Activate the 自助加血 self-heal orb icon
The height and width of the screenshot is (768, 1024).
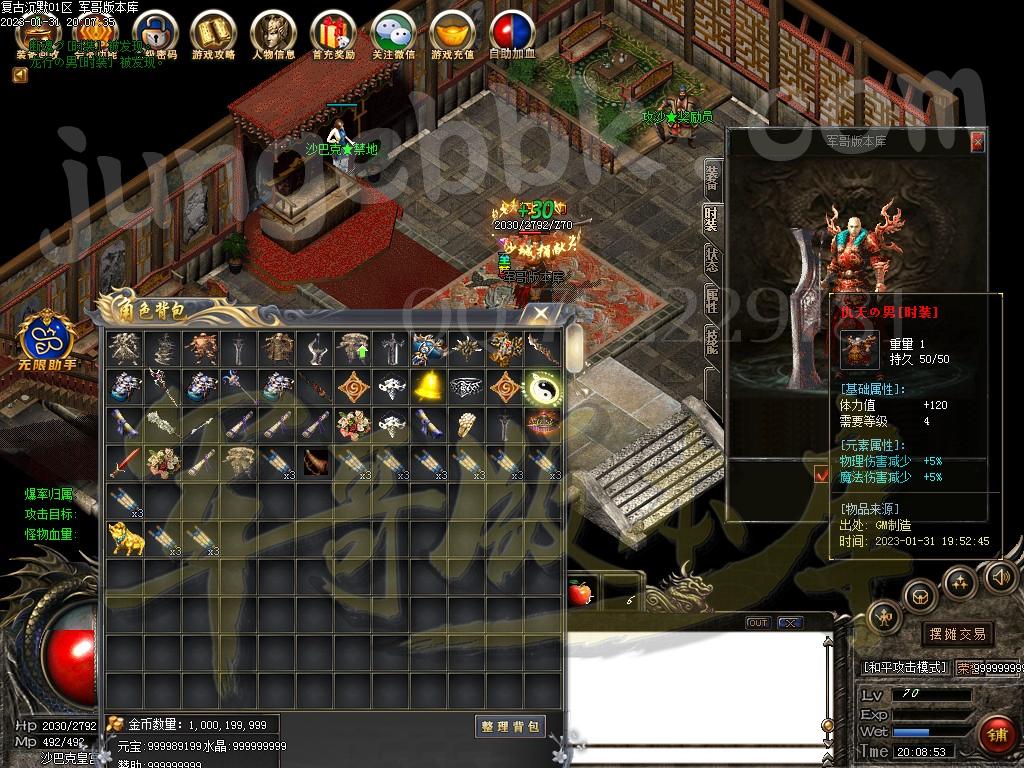pyautogui.click(x=512, y=33)
